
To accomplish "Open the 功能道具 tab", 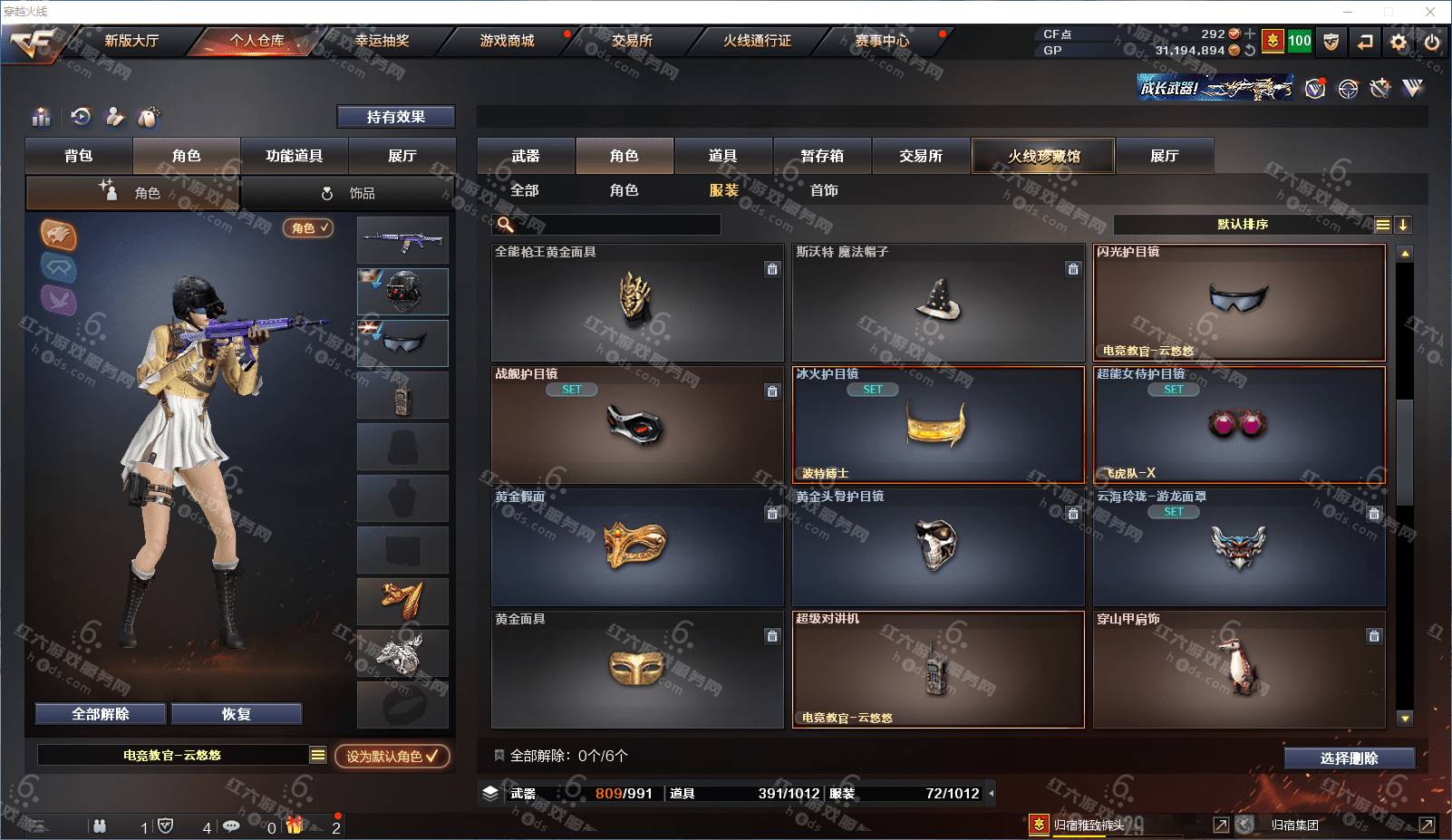I will click(x=294, y=156).
